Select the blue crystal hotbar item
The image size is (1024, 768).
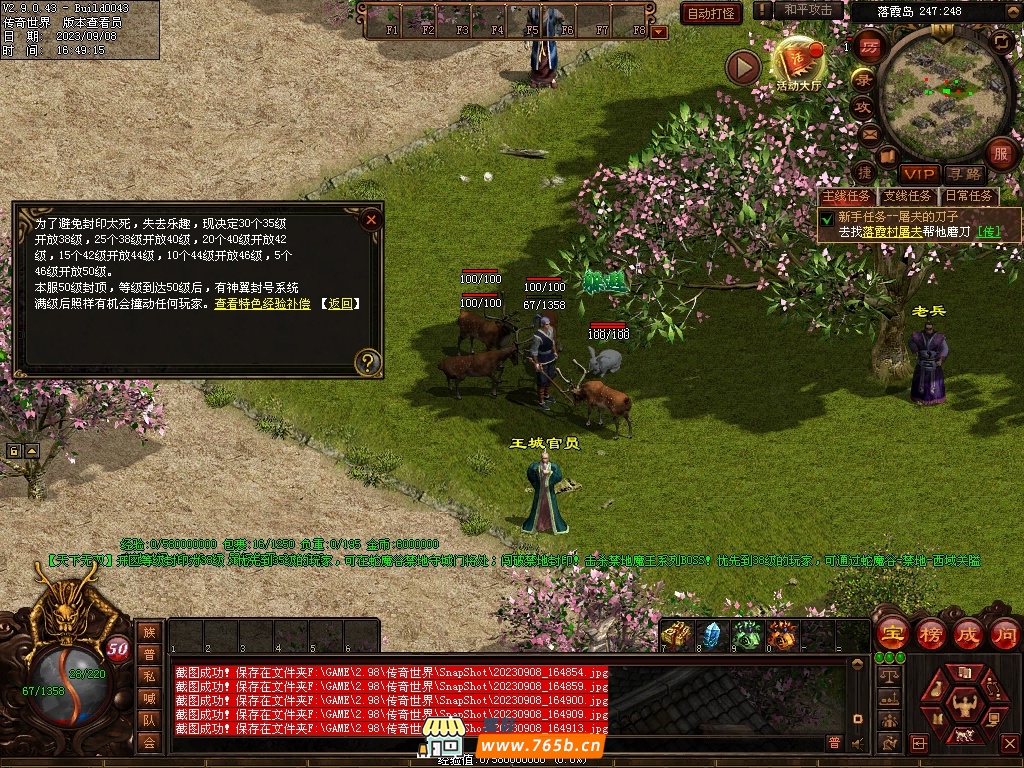711,635
